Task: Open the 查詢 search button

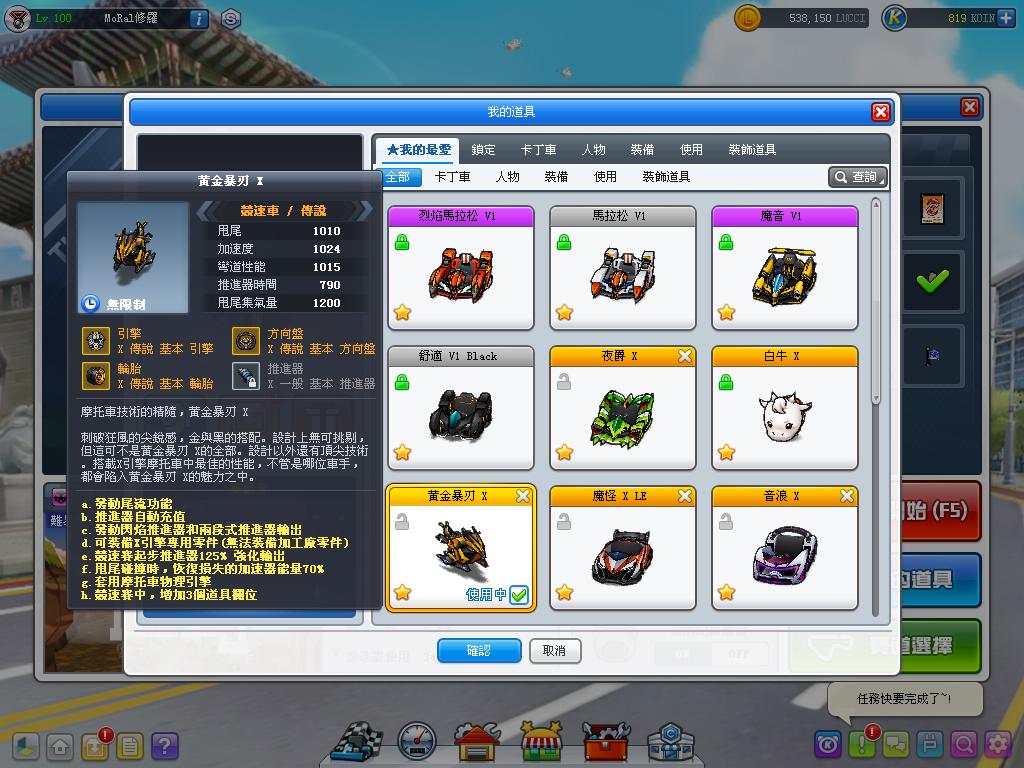Action: coord(858,177)
